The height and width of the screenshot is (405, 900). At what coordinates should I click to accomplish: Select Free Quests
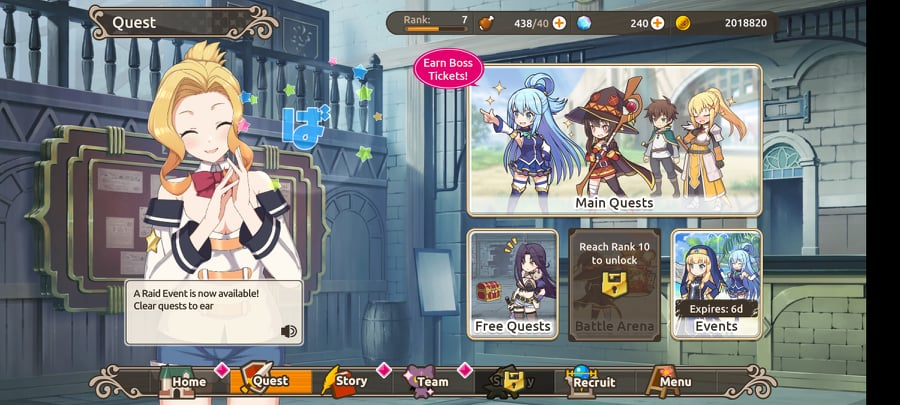tap(513, 285)
